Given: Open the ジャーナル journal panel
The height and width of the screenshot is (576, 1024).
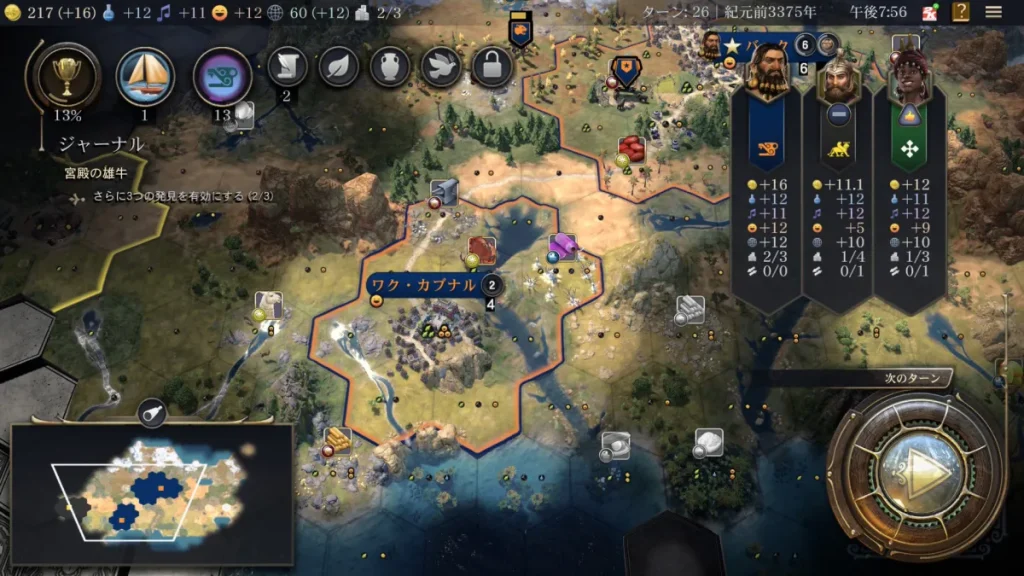Looking at the screenshot, I should [x=100, y=144].
